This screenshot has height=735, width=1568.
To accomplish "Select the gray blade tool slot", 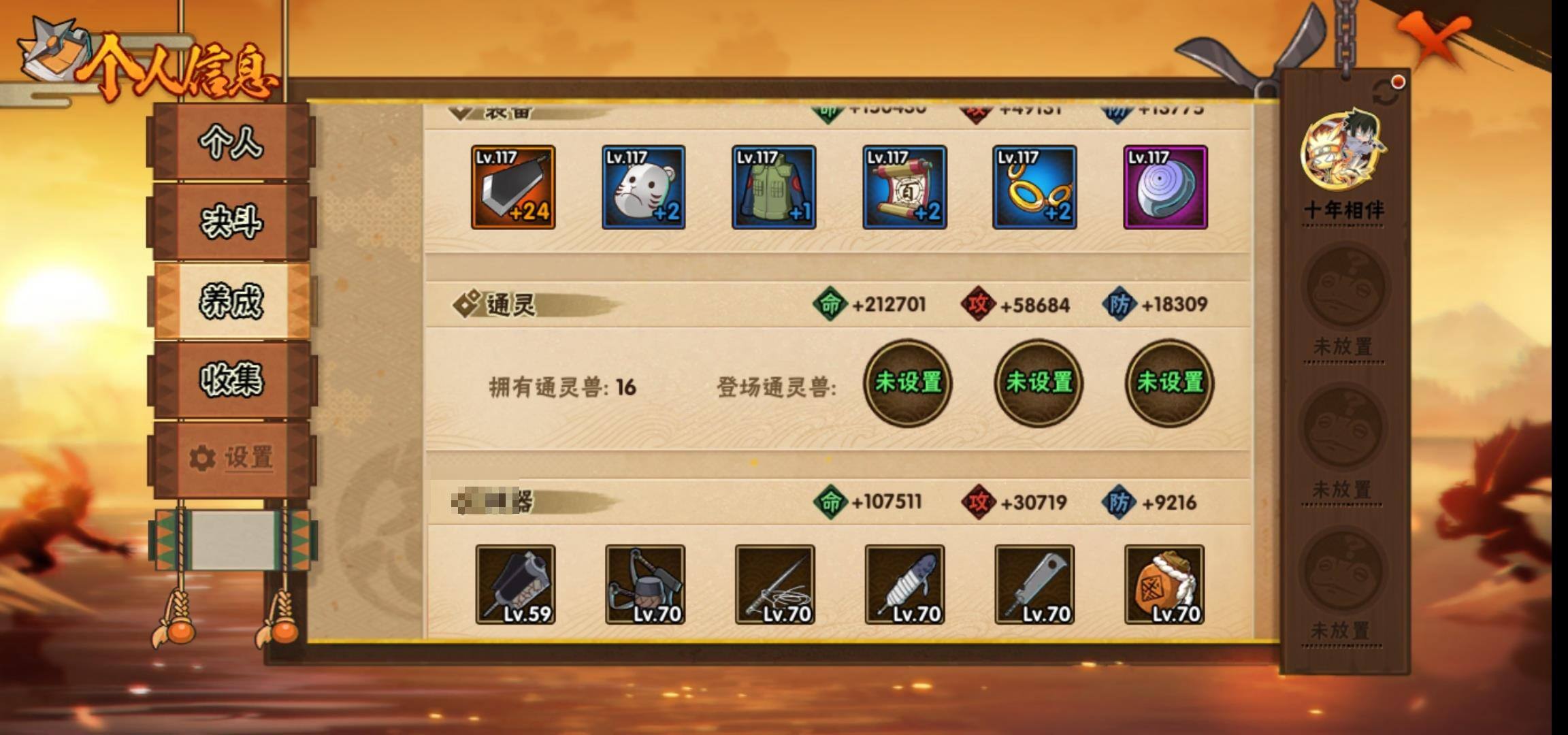I will pos(1034,584).
